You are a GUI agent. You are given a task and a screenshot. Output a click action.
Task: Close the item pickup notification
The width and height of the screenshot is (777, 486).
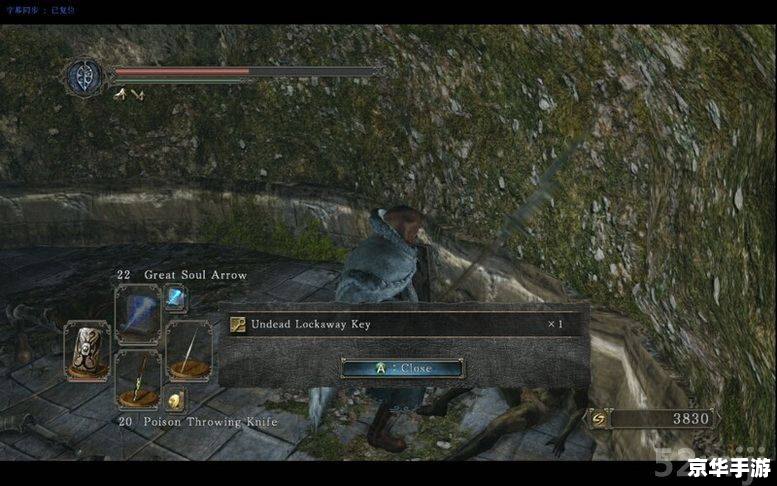[402, 368]
